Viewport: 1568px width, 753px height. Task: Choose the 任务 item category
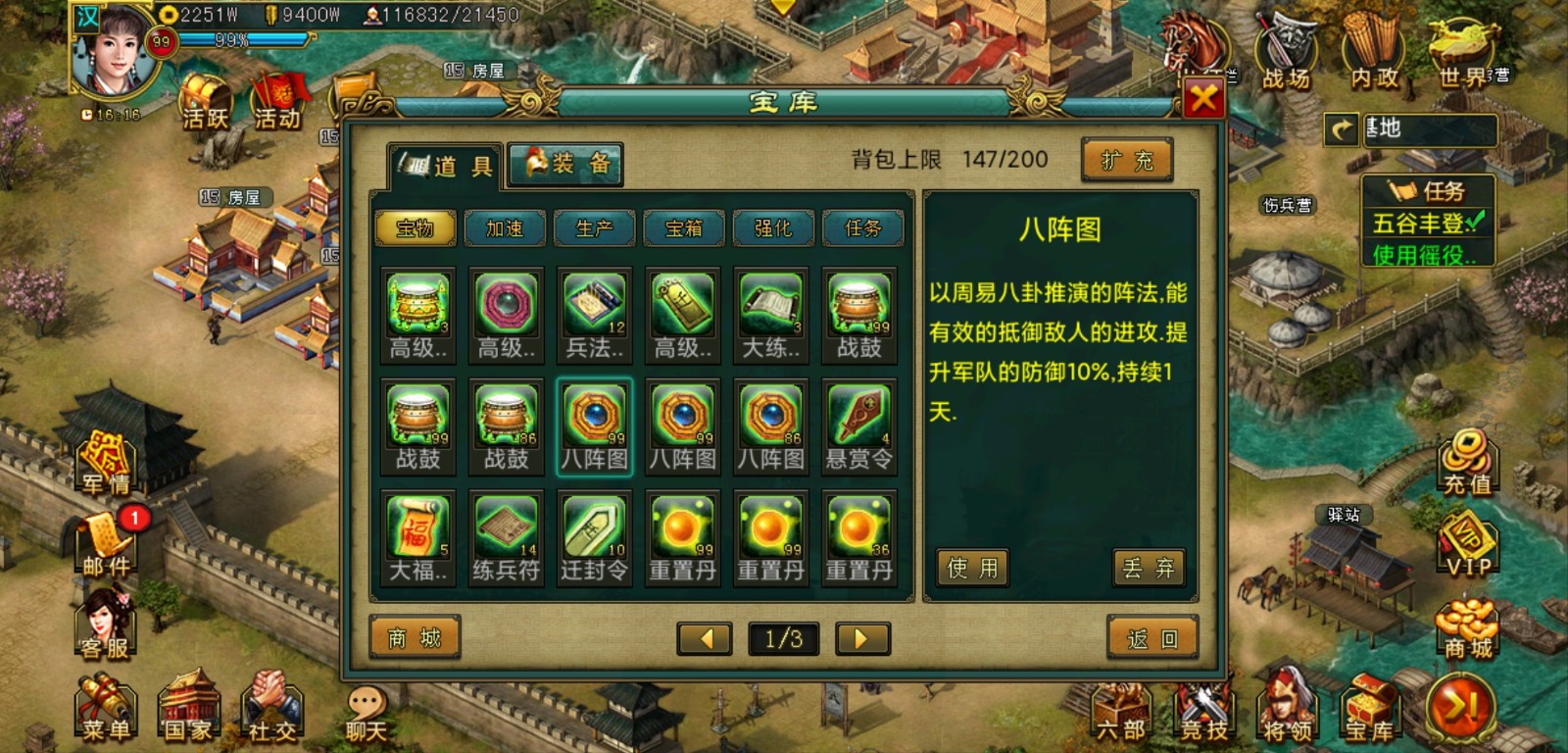tap(862, 228)
